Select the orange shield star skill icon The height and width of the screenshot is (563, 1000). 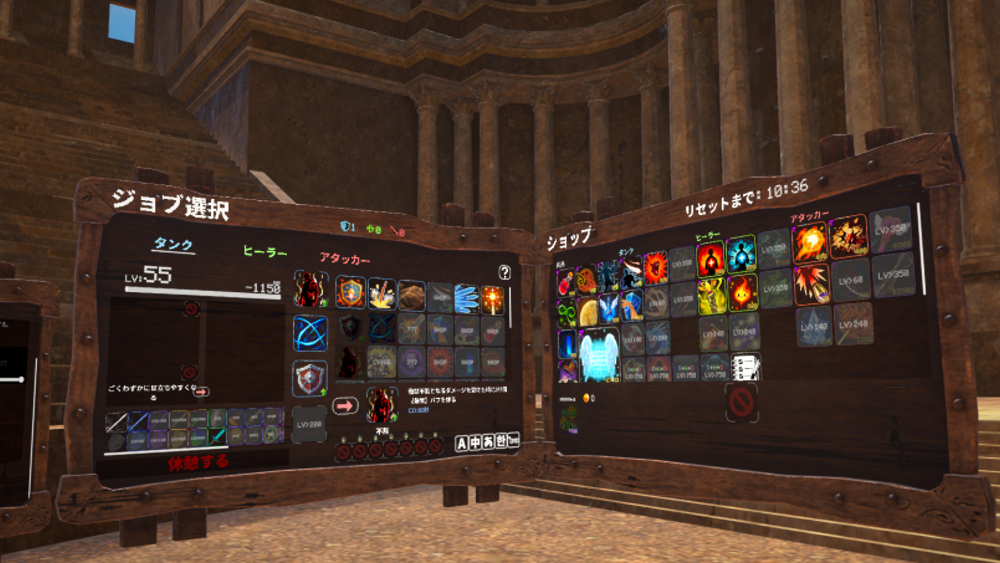coord(350,291)
